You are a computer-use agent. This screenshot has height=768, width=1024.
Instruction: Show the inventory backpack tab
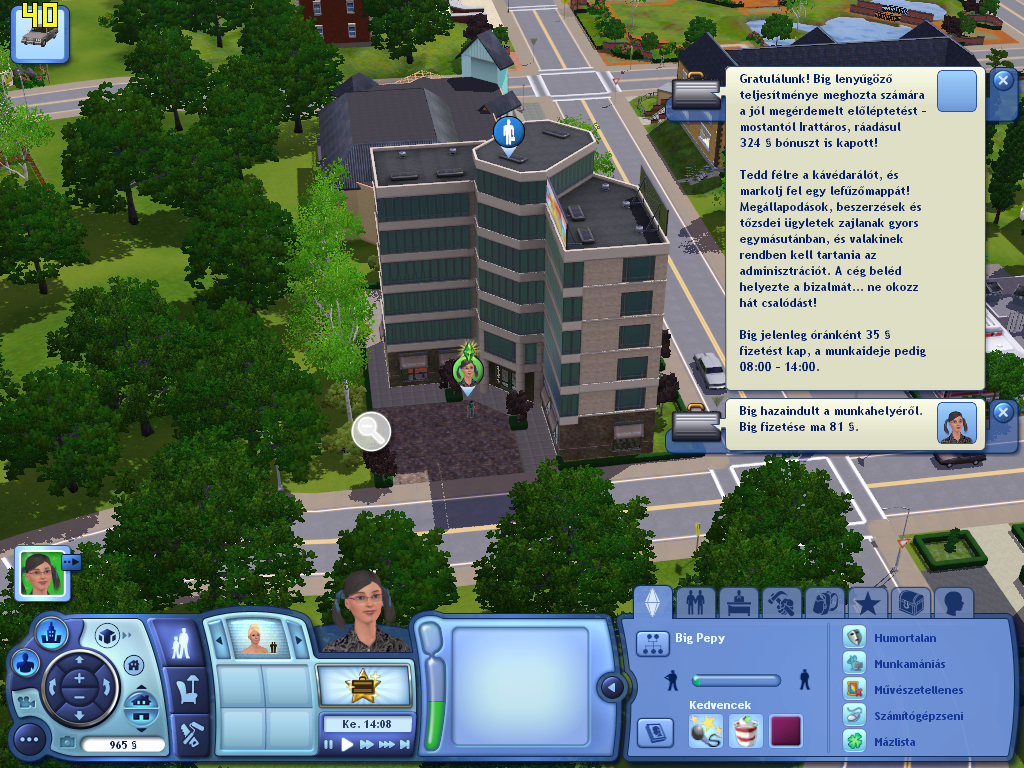click(825, 602)
